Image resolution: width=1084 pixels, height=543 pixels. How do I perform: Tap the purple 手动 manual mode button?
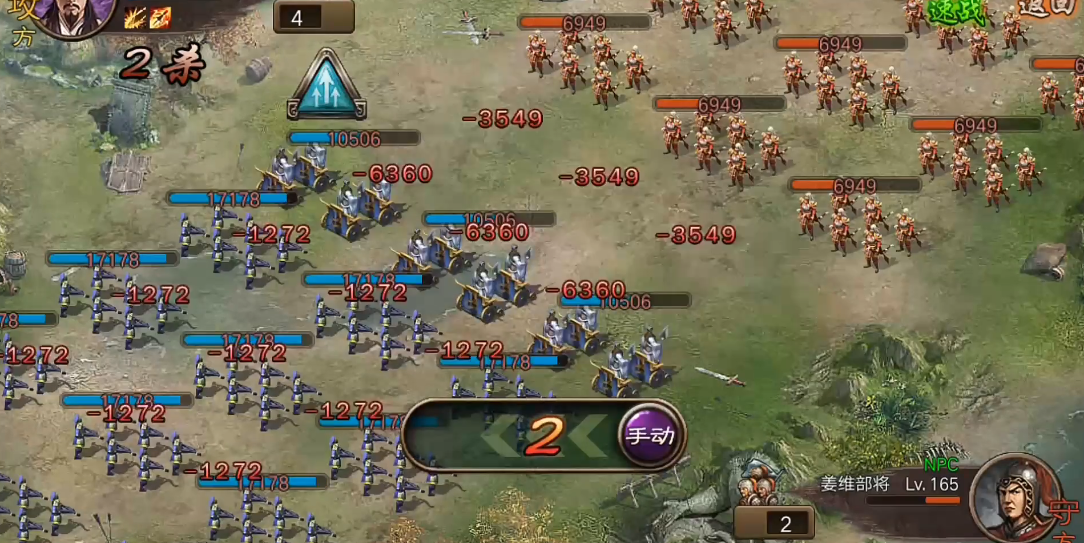pyautogui.click(x=651, y=435)
